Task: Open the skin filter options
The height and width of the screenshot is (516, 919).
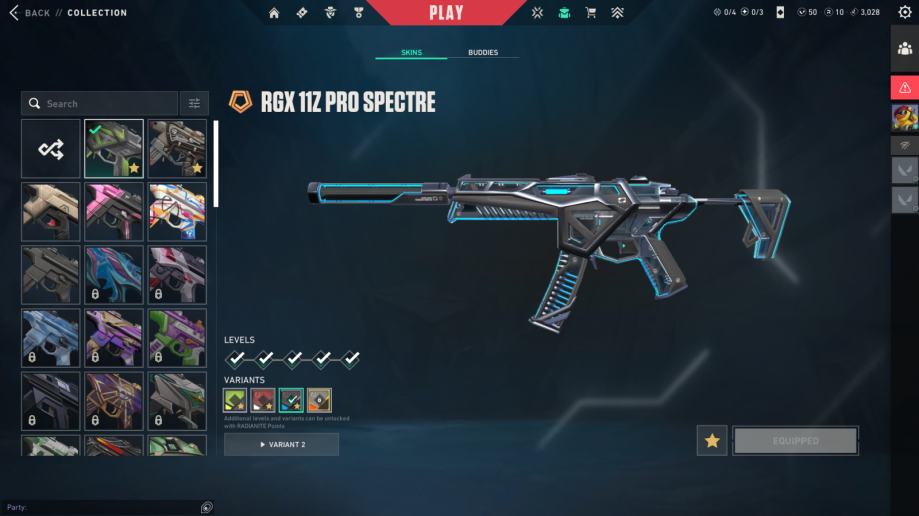Action: pyautogui.click(x=194, y=103)
